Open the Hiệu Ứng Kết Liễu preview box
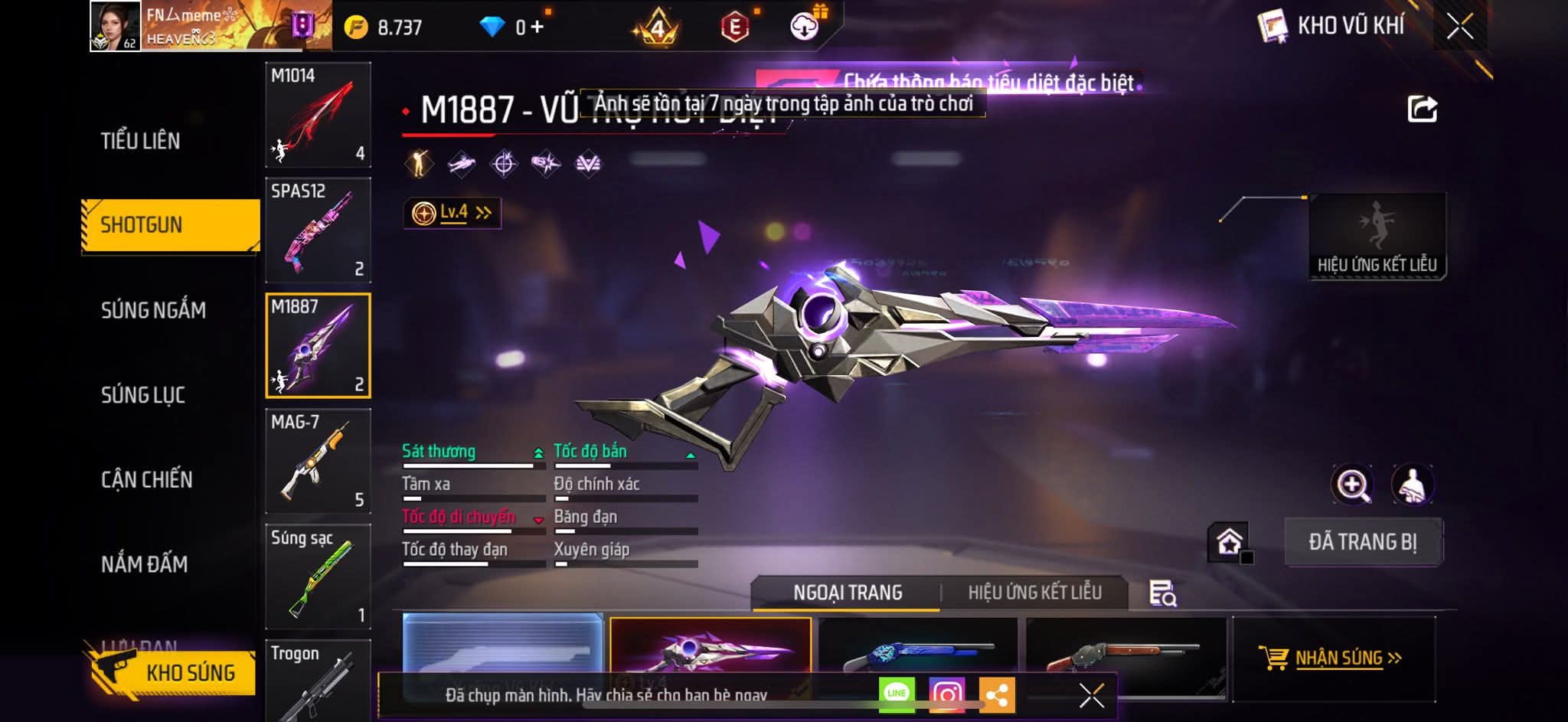The height and width of the screenshot is (722, 1568). (x=1377, y=237)
